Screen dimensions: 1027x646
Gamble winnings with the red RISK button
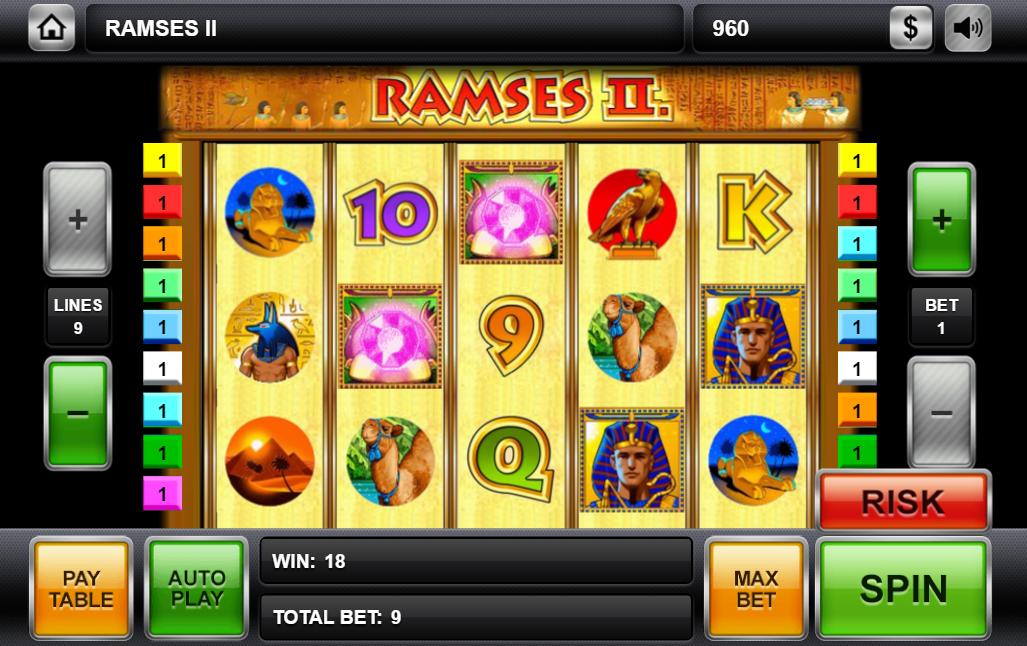pyautogui.click(x=903, y=501)
